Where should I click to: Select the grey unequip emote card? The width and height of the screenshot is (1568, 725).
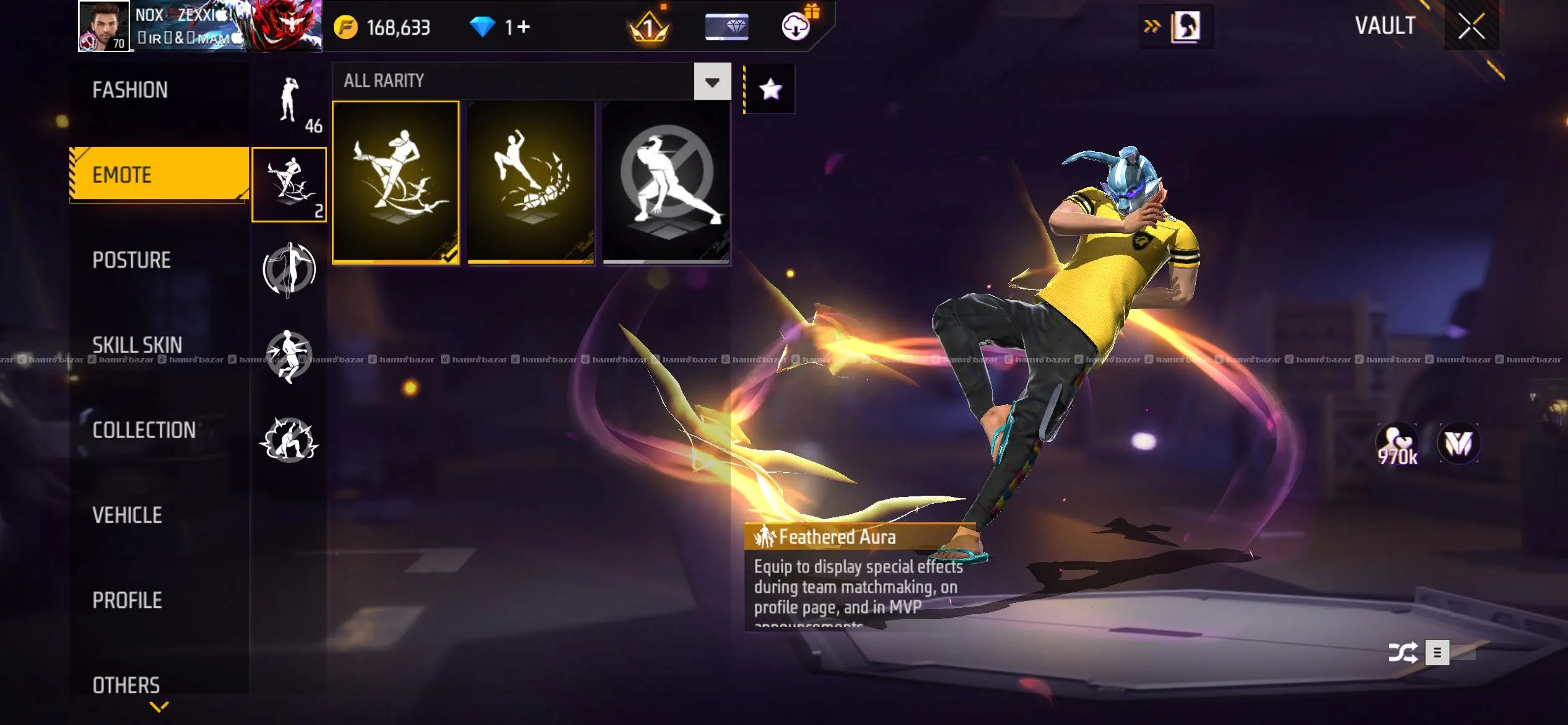click(666, 182)
